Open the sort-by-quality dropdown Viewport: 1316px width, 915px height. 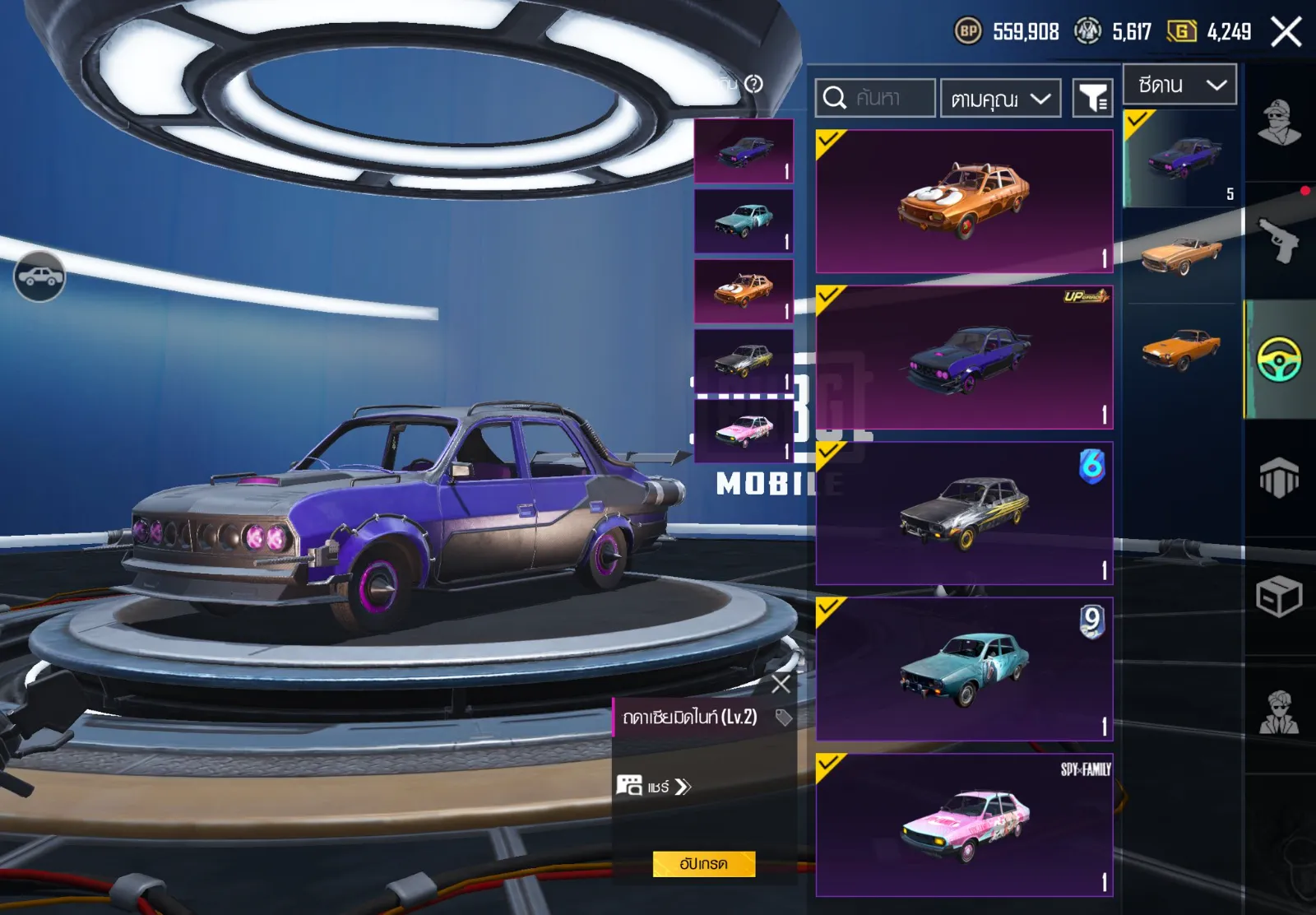pos(1000,99)
